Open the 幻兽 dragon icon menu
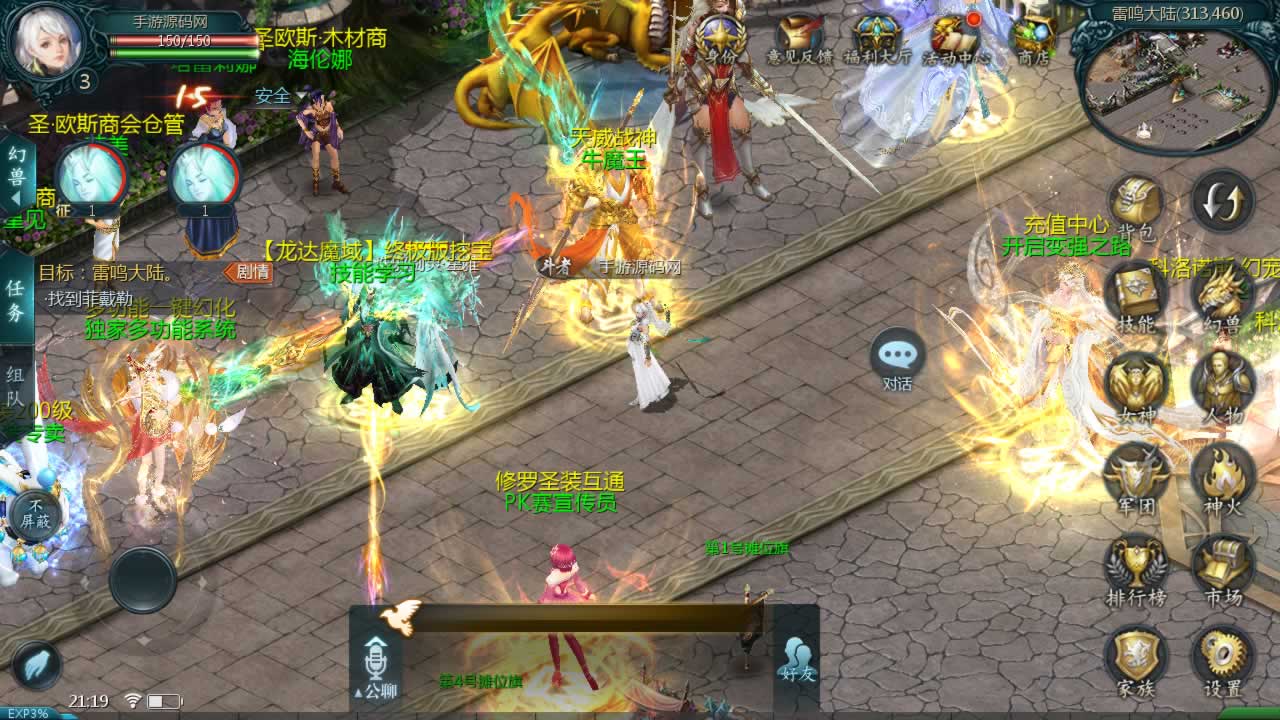 click(x=1222, y=294)
